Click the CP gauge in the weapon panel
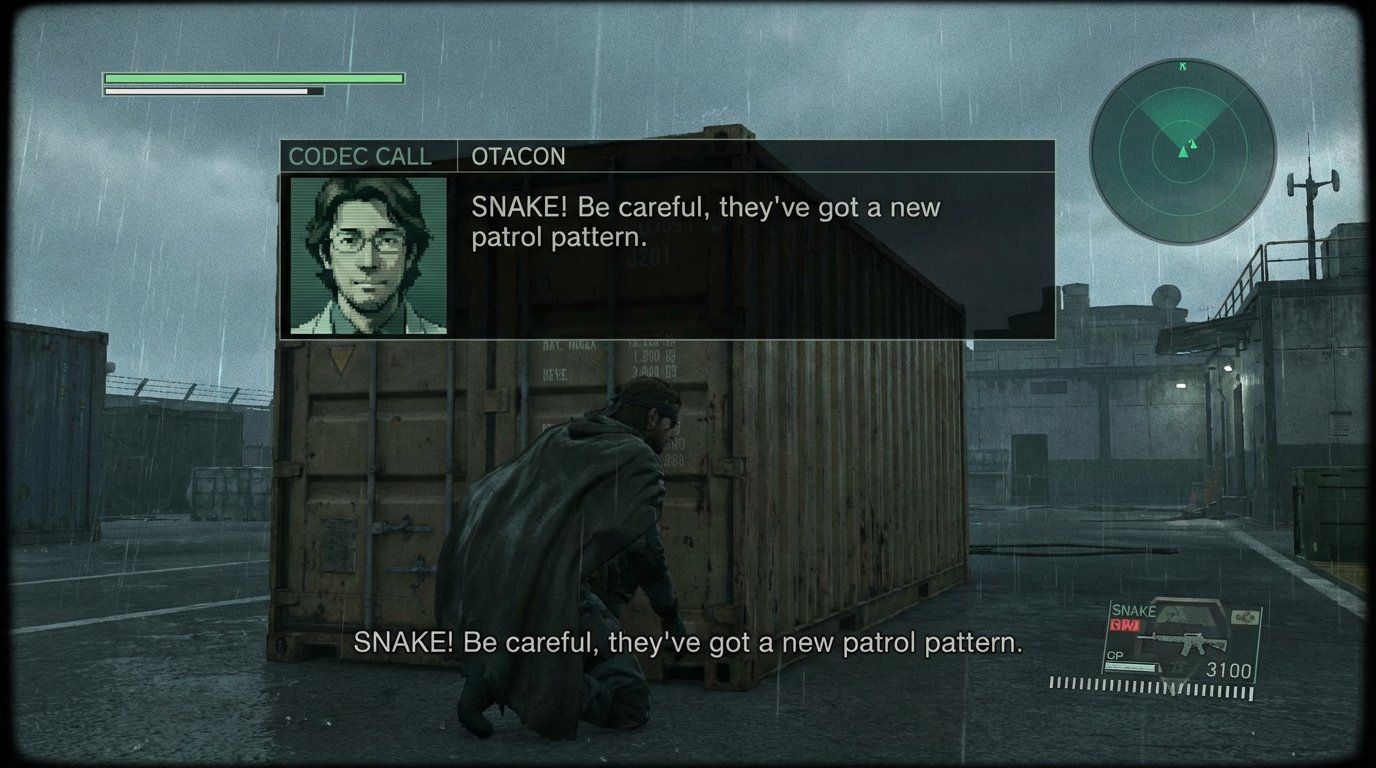Screen dimensions: 1376x768 1131,666
